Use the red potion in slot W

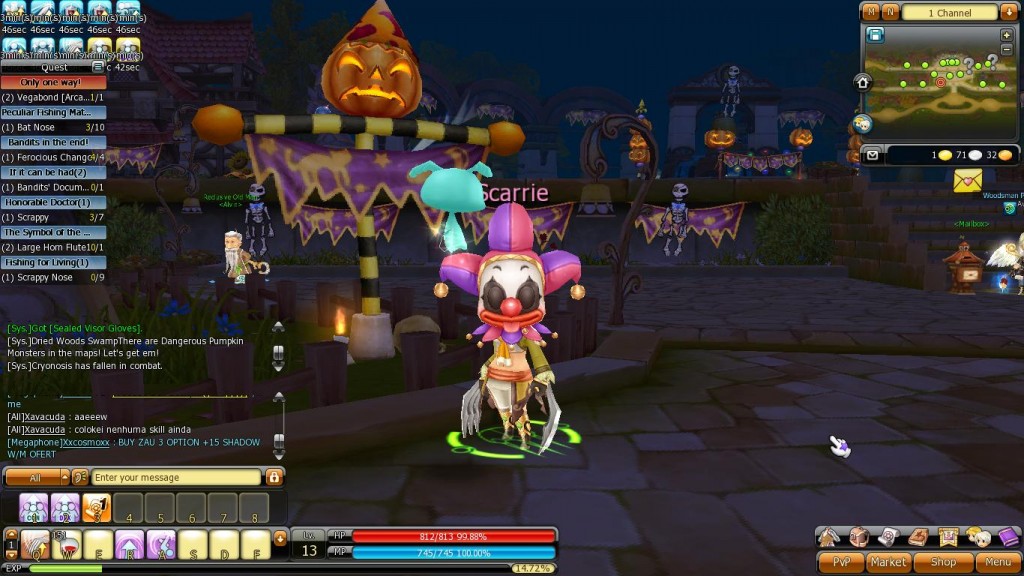pos(67,545)
